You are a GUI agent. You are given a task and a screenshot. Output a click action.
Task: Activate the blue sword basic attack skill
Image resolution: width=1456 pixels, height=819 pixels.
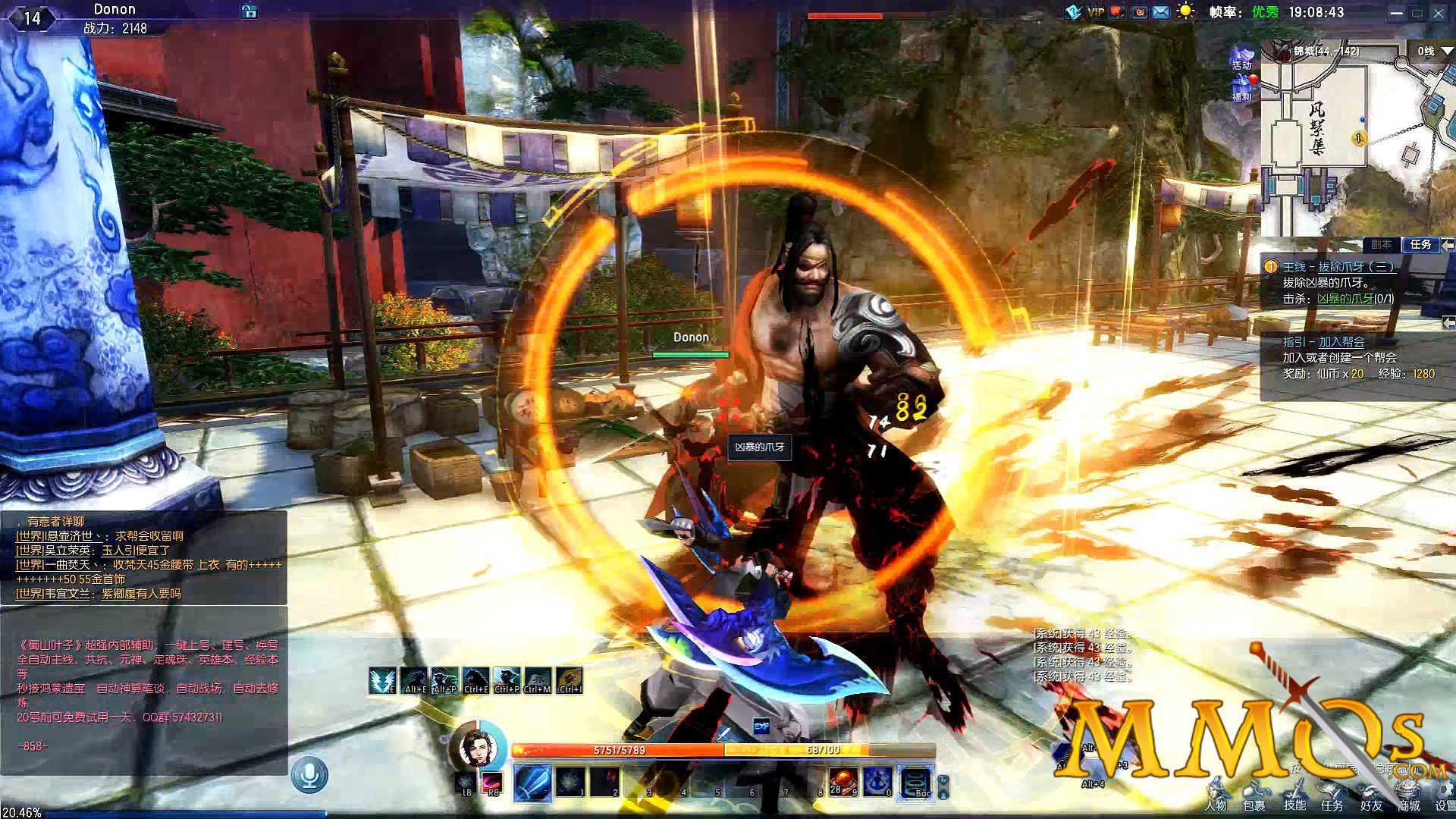click(x=533, y=782)
